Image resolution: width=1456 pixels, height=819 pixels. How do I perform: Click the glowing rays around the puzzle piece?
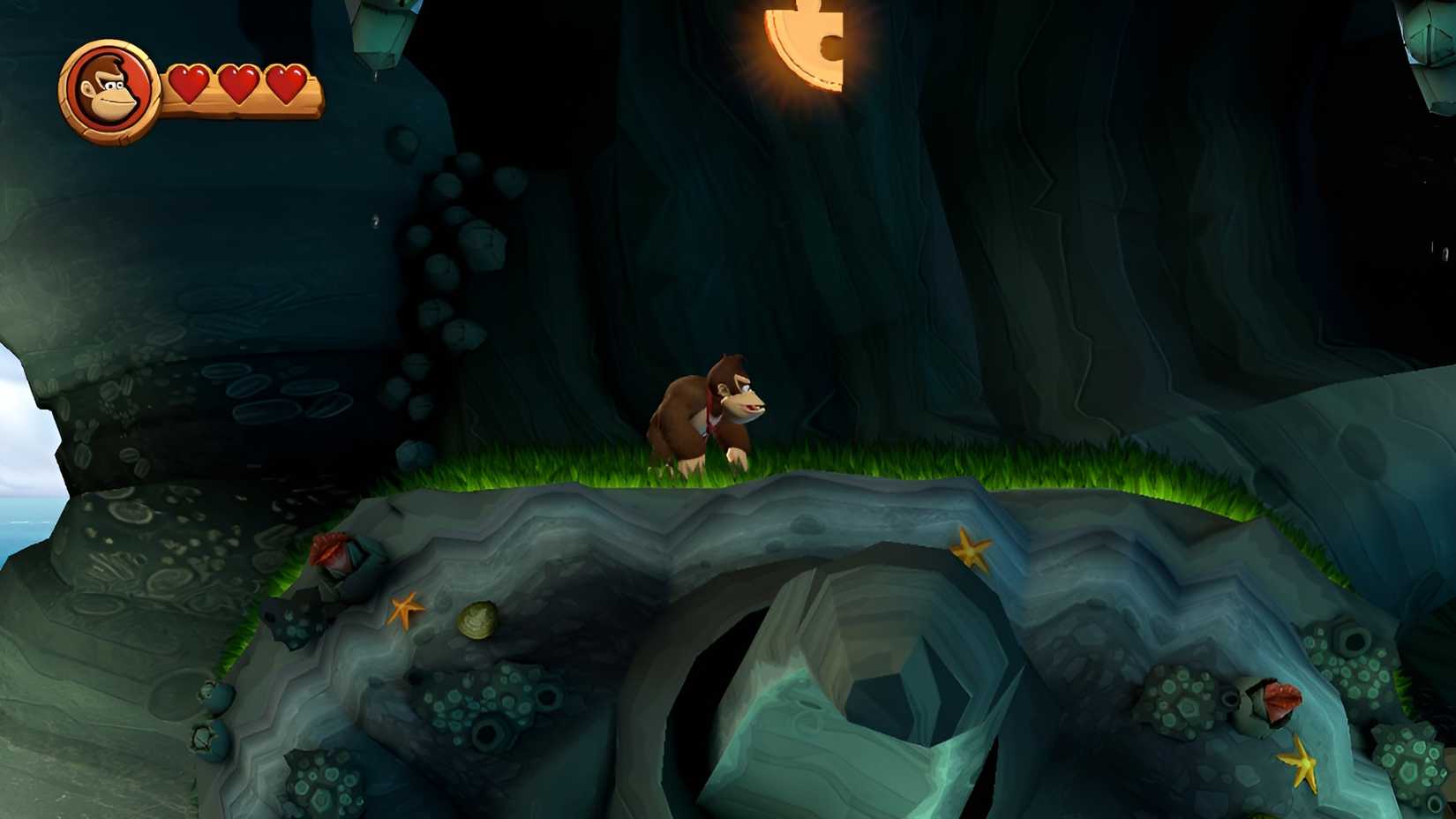click(x=768, y=93)
